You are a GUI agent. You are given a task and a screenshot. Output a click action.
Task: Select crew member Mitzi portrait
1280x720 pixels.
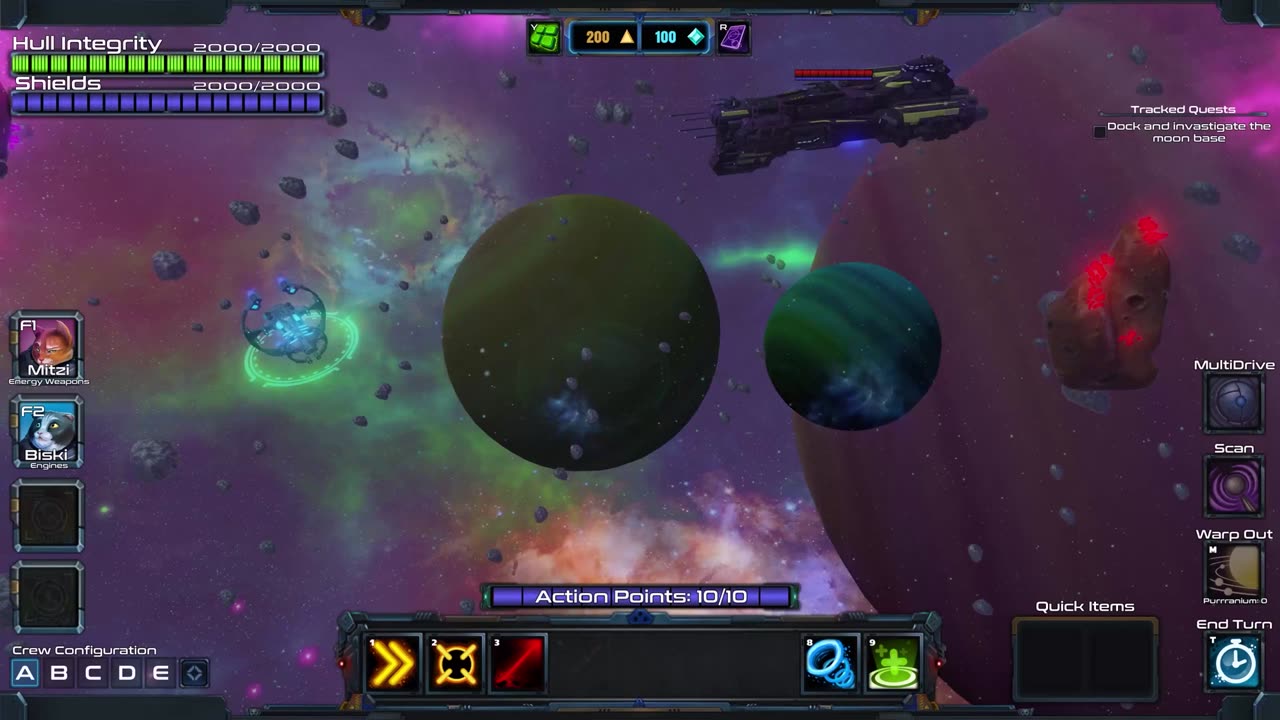[x=47, y=346]
